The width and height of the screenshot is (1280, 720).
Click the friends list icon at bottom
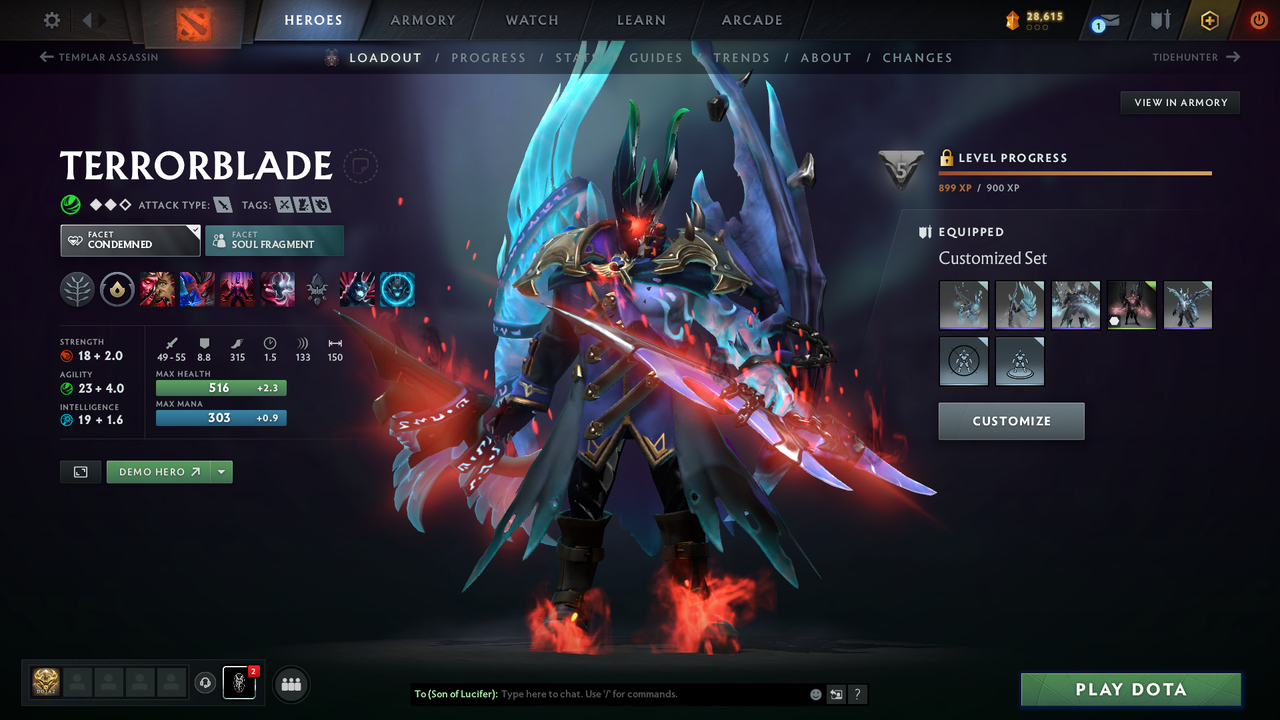click(x=290, y=683)
